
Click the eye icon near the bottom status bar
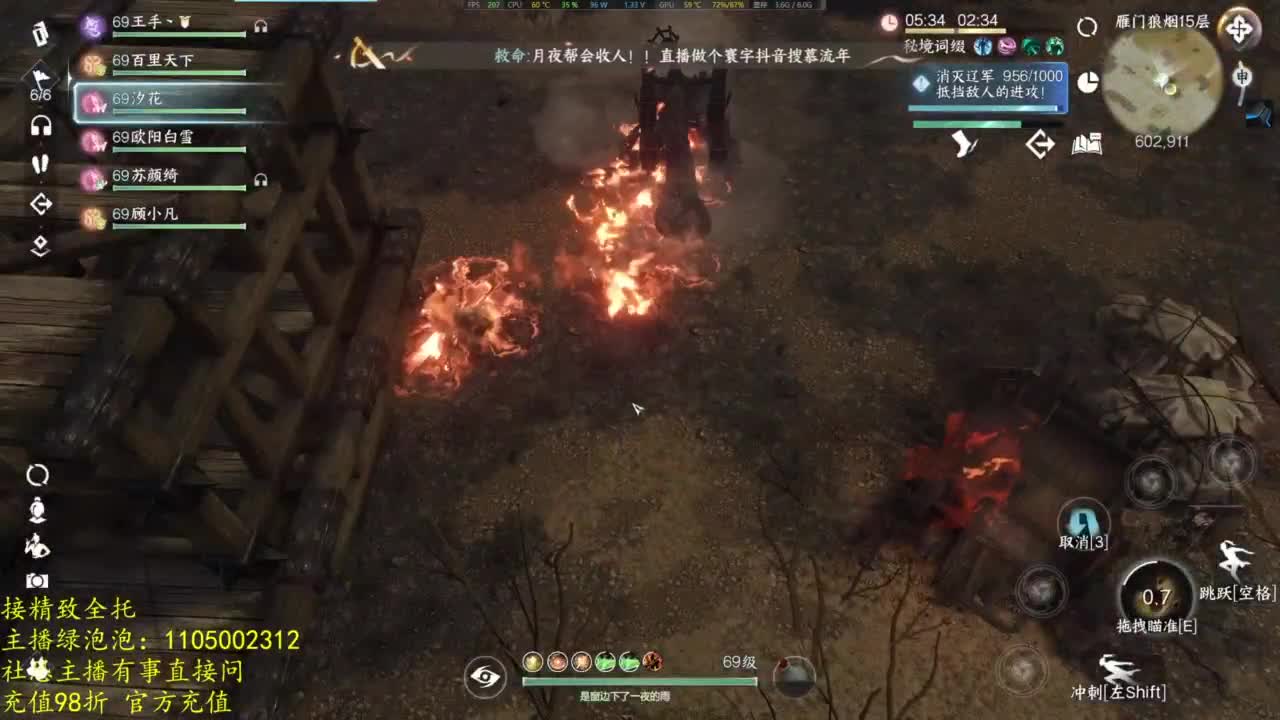click(x=483, y=676)
